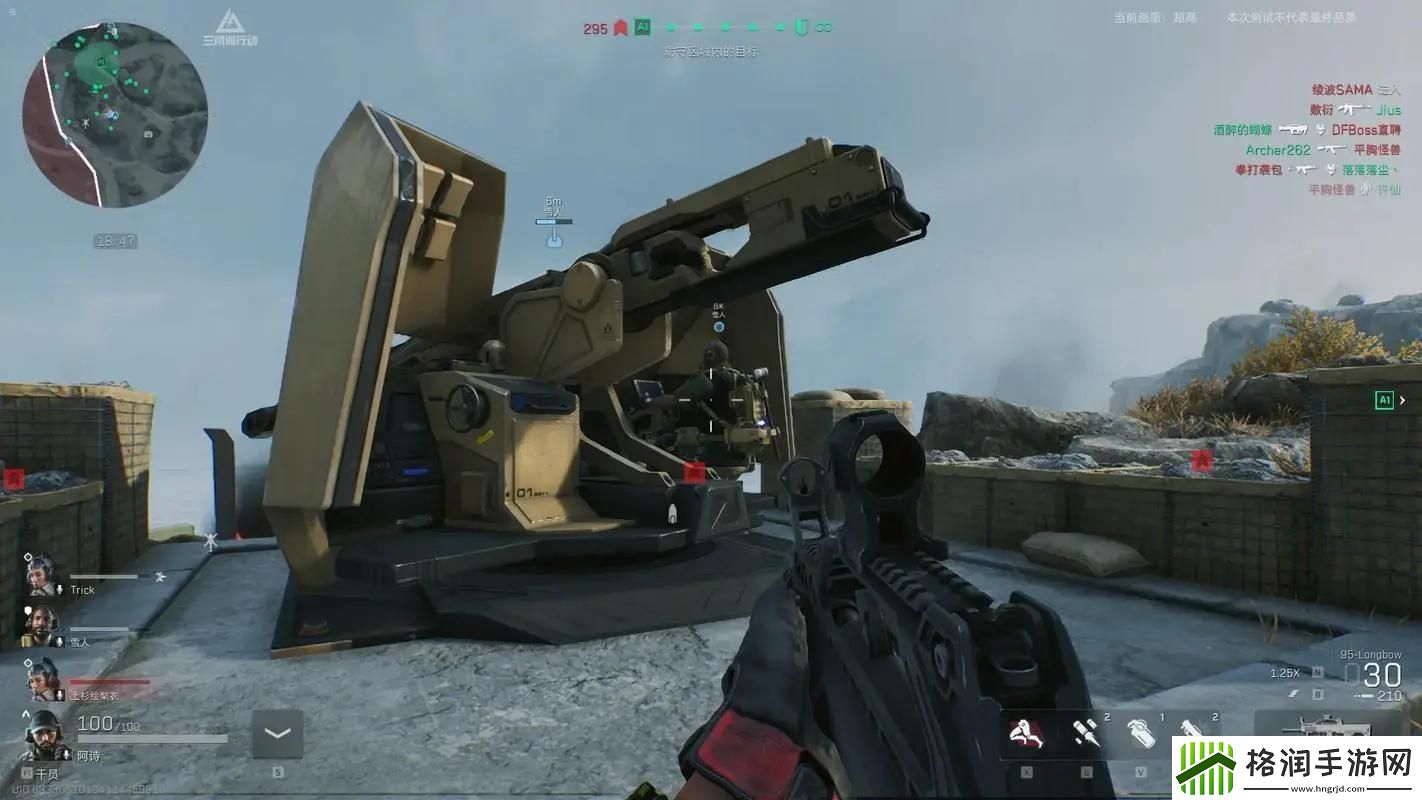The width and height of the screenshot is (1422, 800).
Task: Click the green shield defender icon up top
Action: coord(800,28)
